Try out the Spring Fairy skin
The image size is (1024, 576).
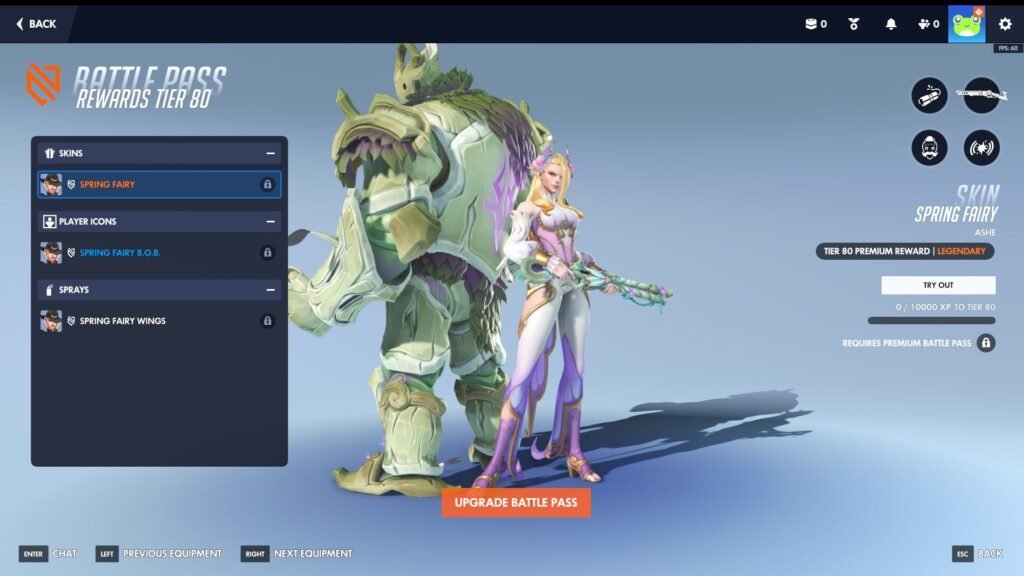[x=938, y=285]
